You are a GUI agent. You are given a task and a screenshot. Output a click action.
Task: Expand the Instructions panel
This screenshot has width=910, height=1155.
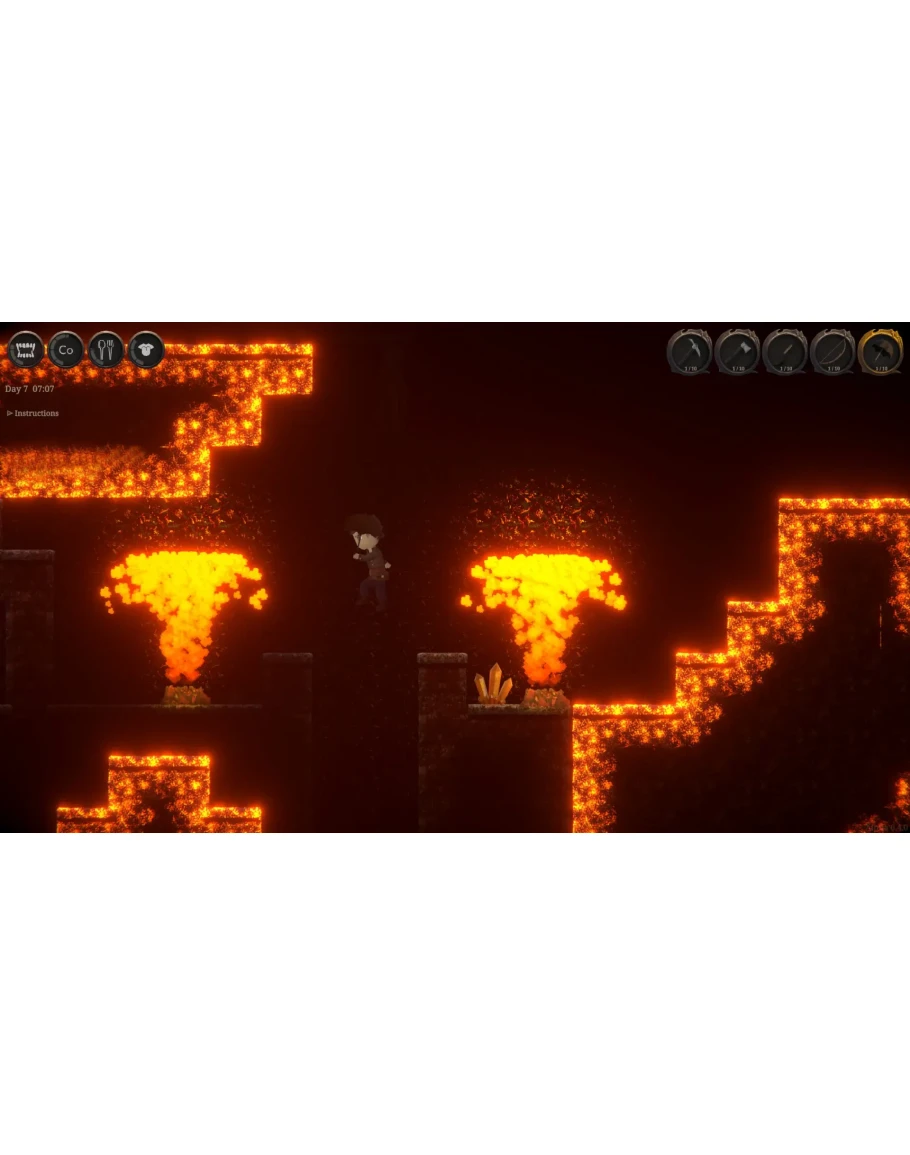point(33,413)
